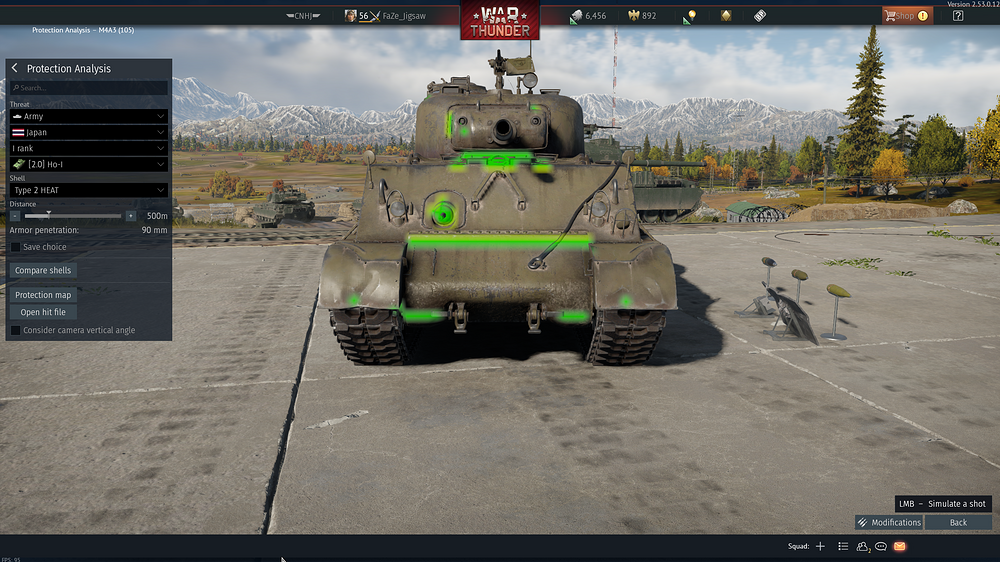Decrease distance with the minus button
The width and height of the screenshot is (1000, 562).
(x=15, y=216)
